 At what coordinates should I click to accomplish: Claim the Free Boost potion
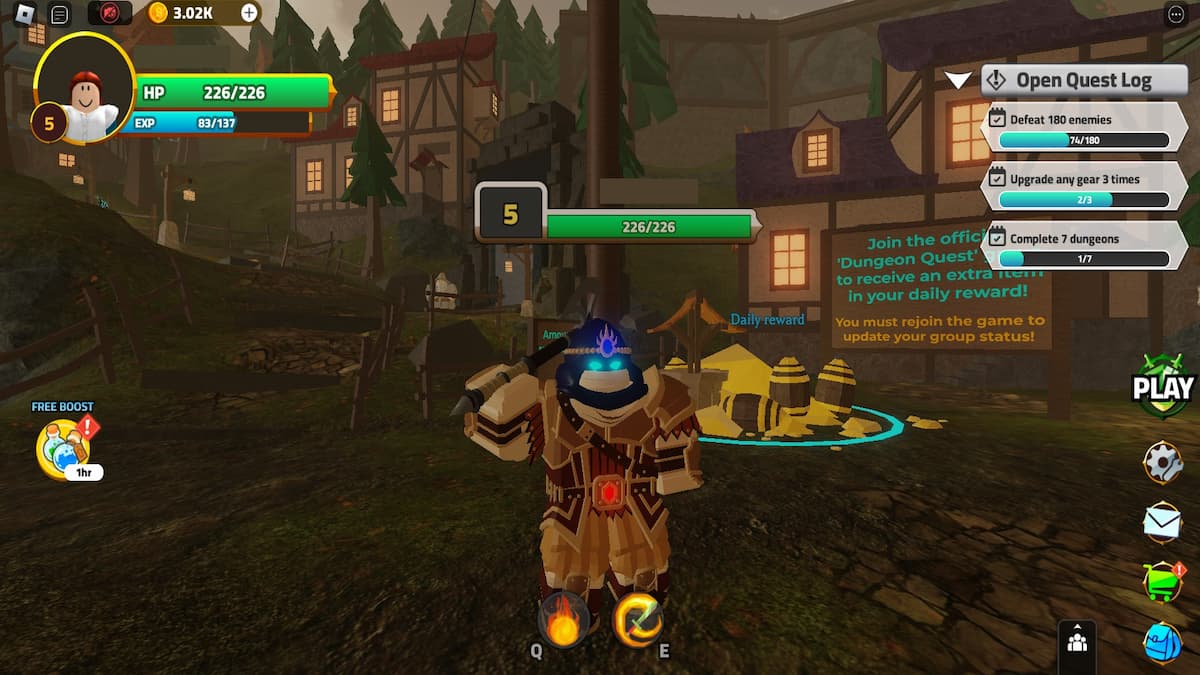click(64, 447)
